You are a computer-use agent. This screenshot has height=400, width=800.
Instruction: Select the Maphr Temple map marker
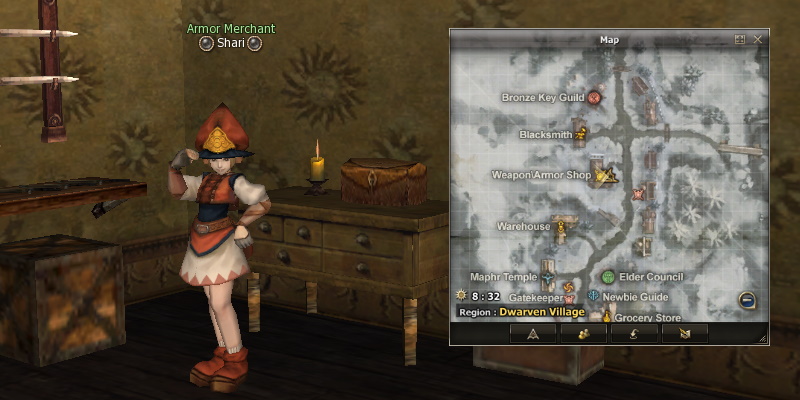[x=548, y=277]
